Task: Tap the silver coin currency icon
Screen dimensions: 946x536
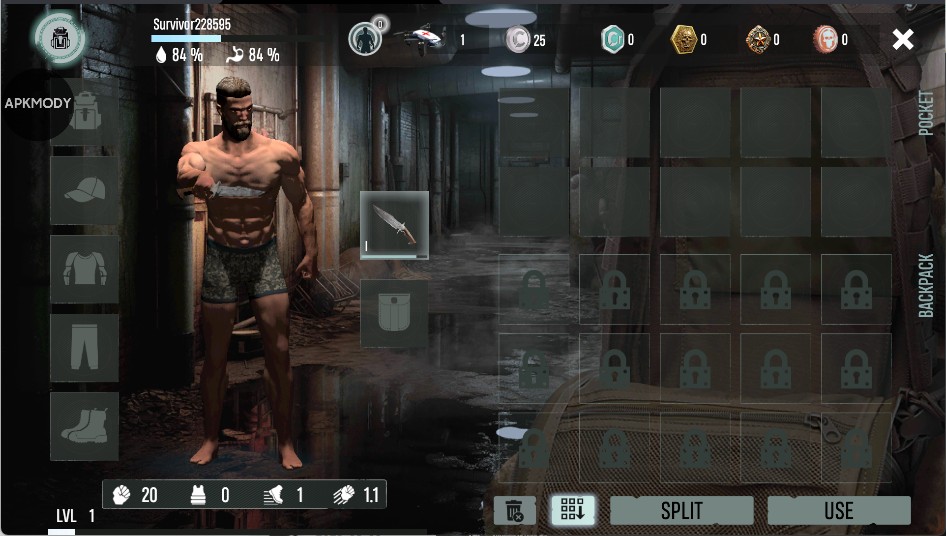Action: point(517,40)
